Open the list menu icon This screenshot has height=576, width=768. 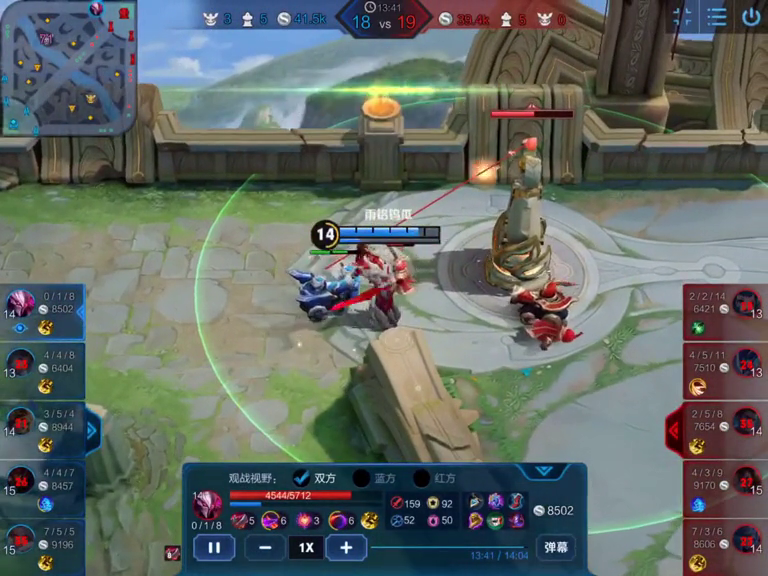(716, 16)
